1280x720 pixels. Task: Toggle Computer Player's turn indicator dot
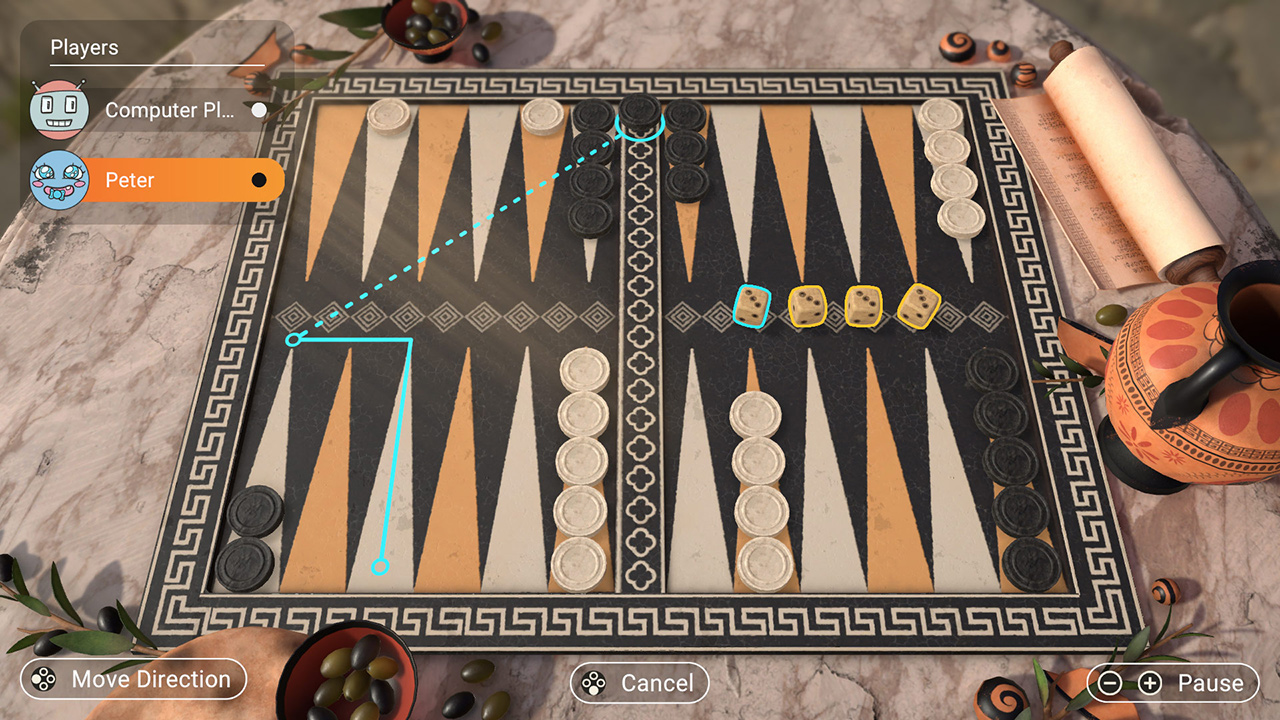(258, 112)
